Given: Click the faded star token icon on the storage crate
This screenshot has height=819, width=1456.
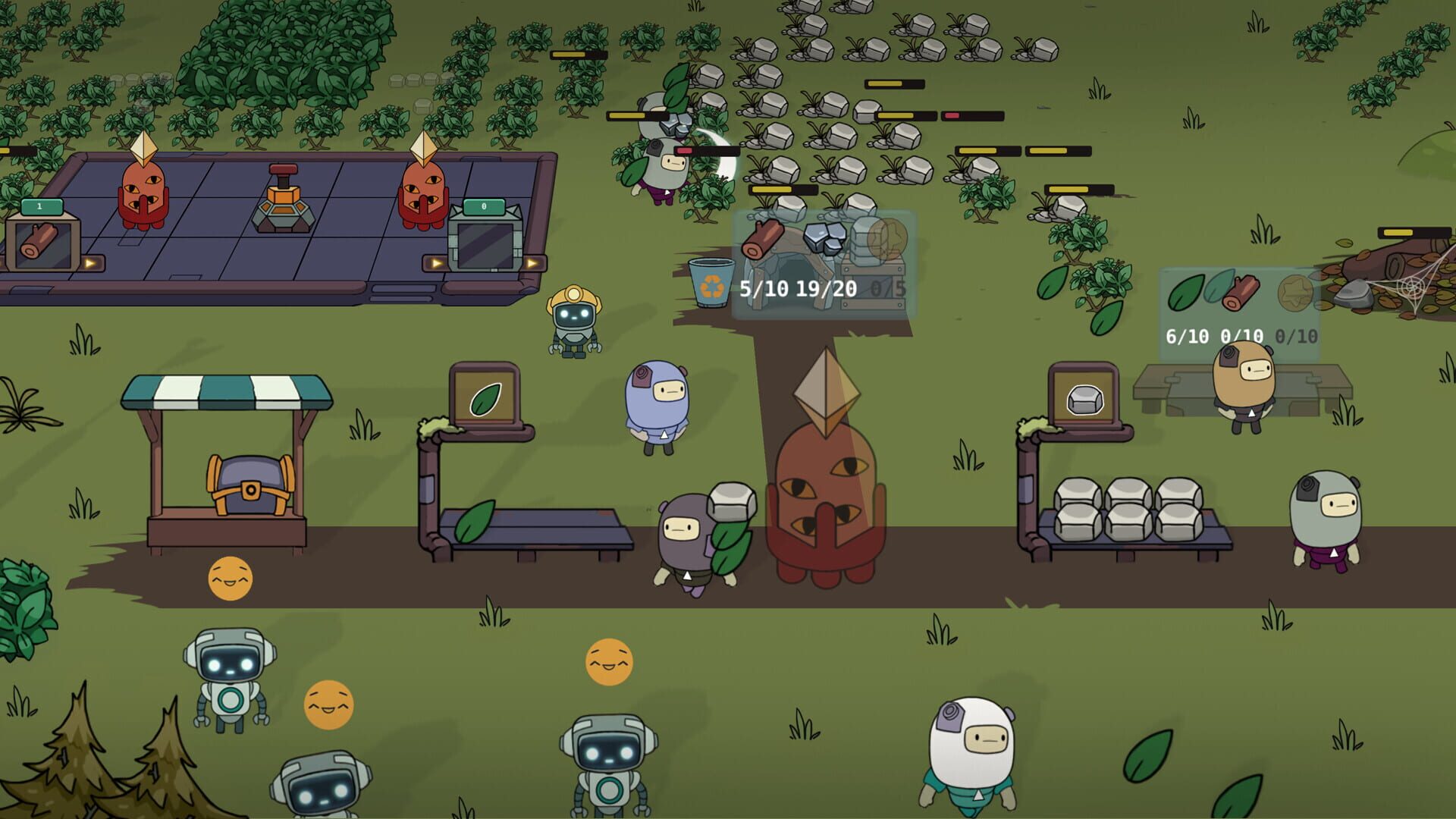Looking at the screenshot, I should [x=887, y=237].
